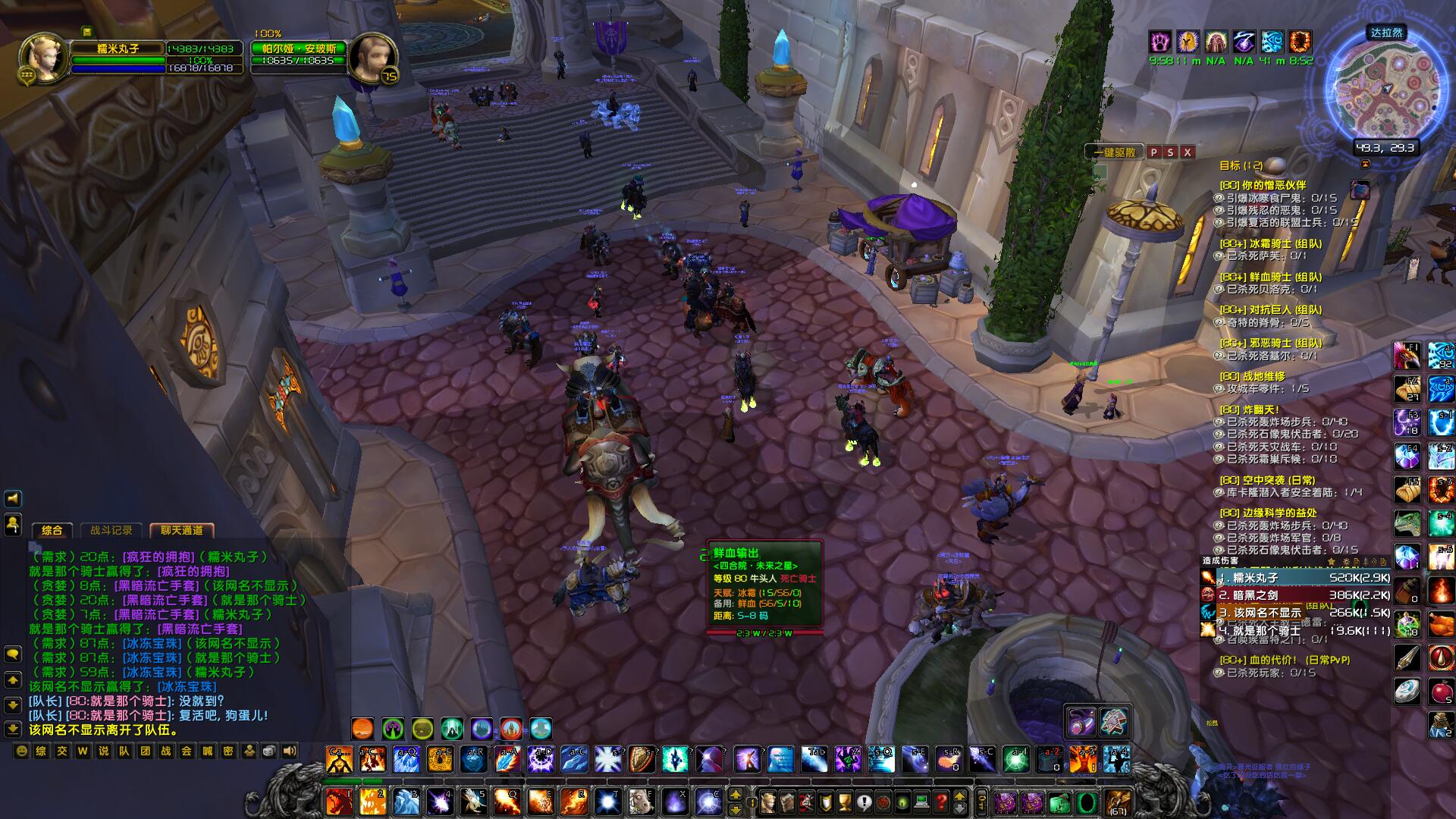Viewport: 1456px width, 819px height.
Task: Open the red question mark help button
Action: click(x=941, y=801)
